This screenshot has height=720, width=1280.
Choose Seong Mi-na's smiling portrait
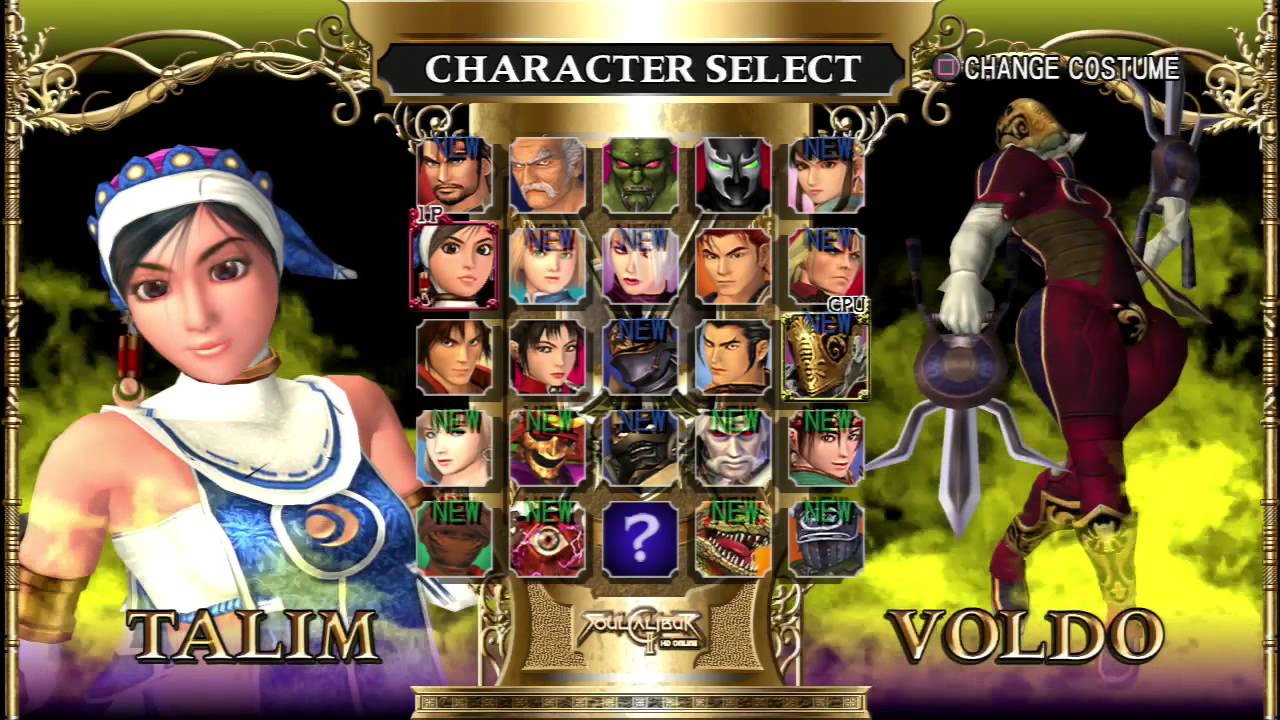click(826, 447)
